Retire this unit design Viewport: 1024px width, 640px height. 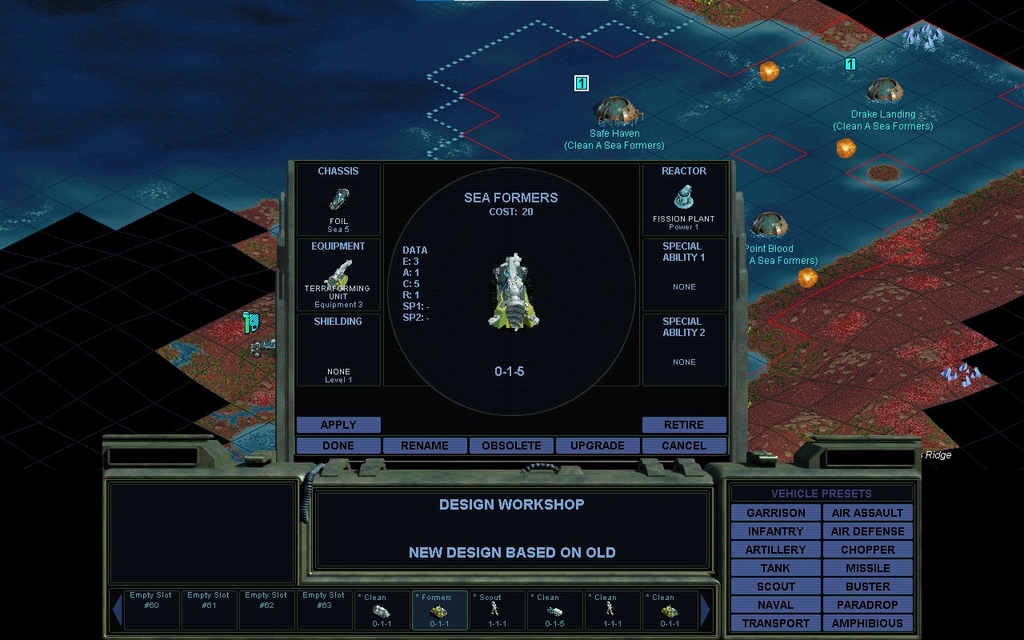[684, 425]
